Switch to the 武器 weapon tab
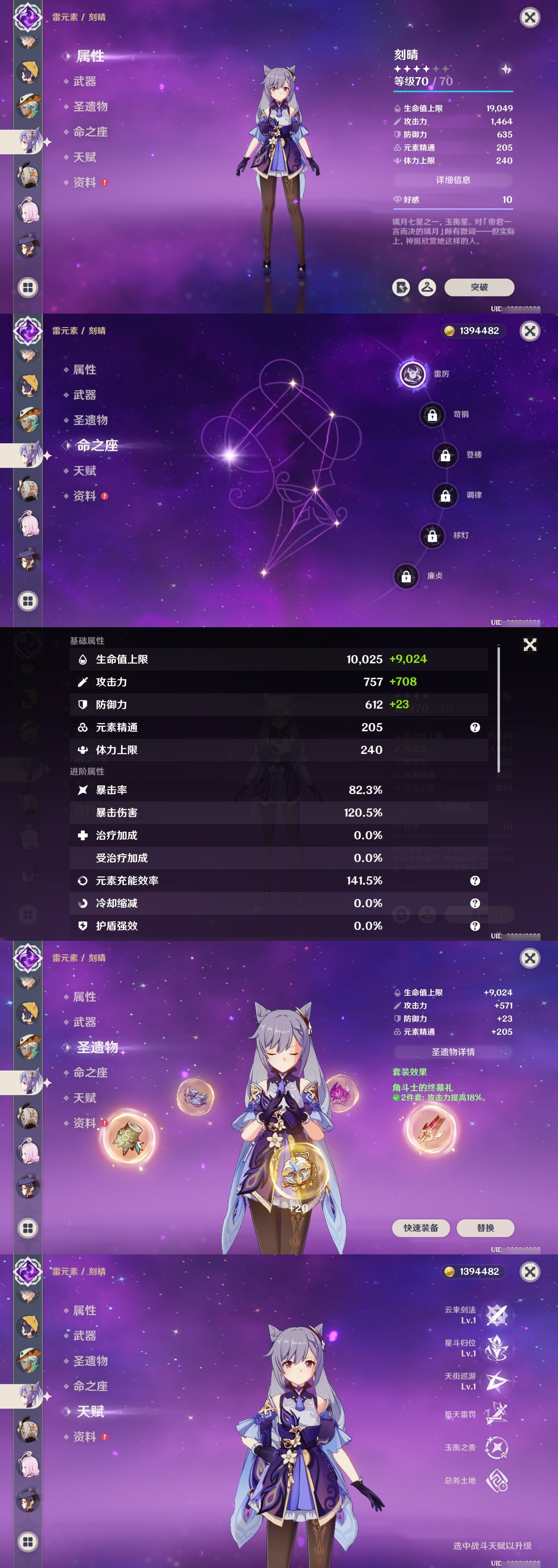Viewport: 558px width, 1568px height. click(x=86, y=81)
